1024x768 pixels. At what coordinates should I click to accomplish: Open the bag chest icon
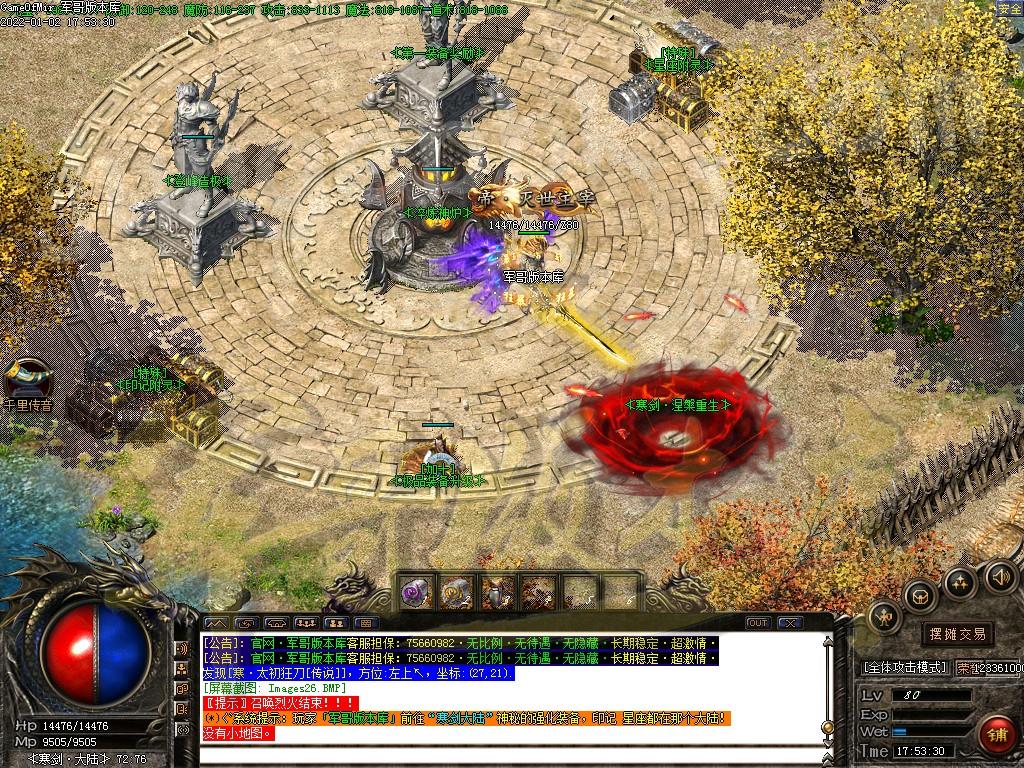pyautogui.click(x=919, y=596)
